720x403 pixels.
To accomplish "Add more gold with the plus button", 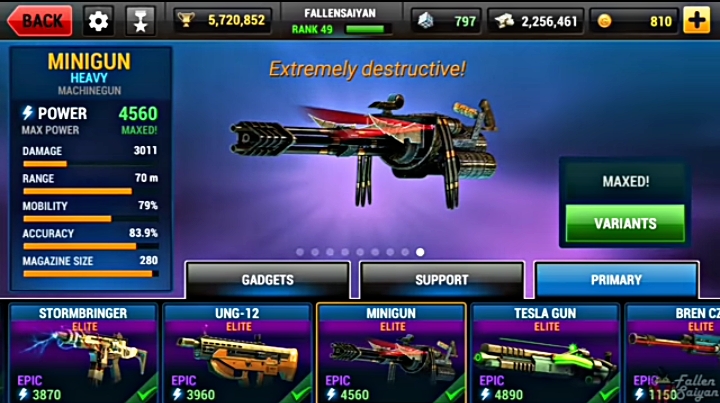I will (x=697, y=20).
